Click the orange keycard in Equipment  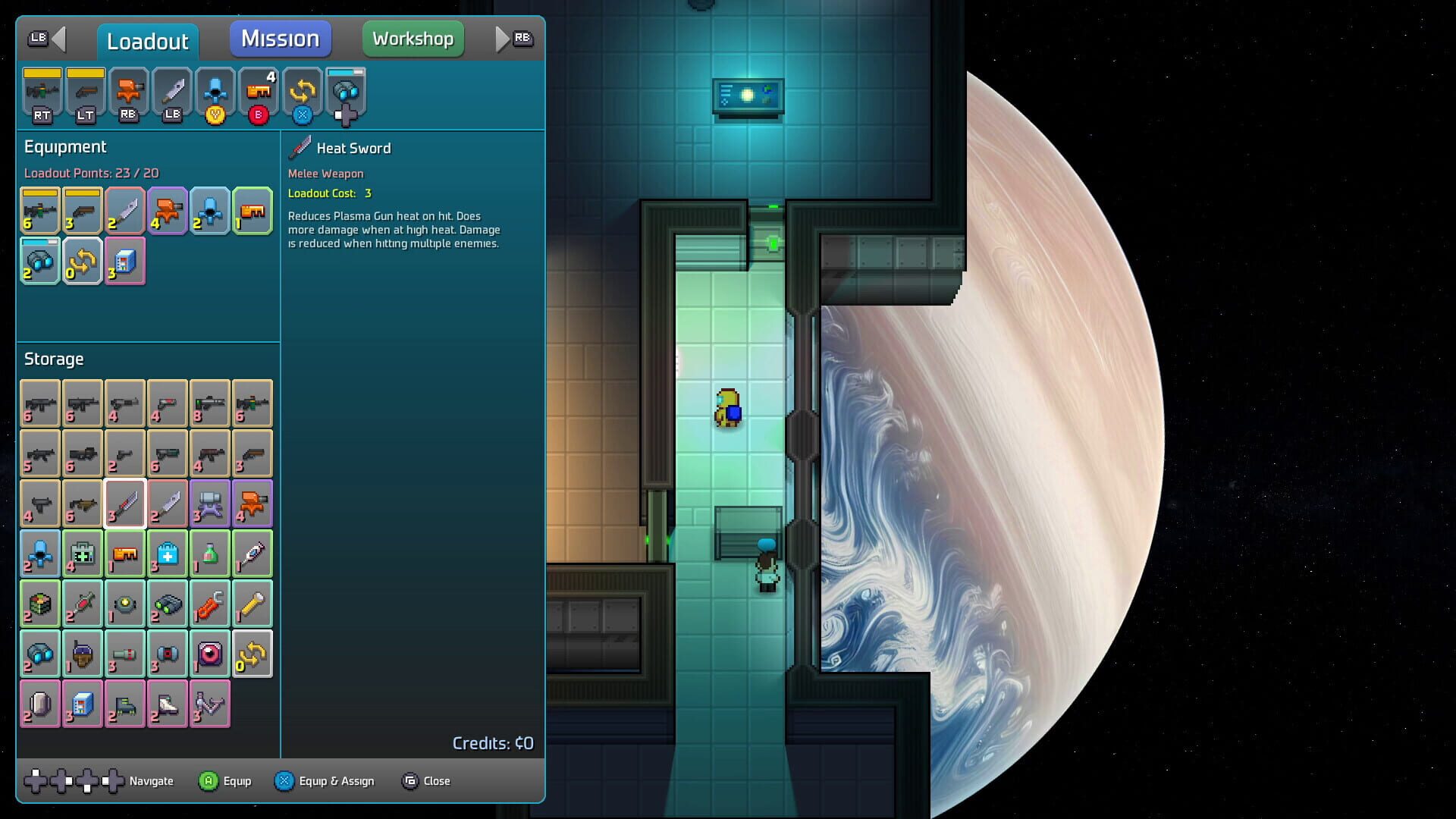tap(253, 211)
